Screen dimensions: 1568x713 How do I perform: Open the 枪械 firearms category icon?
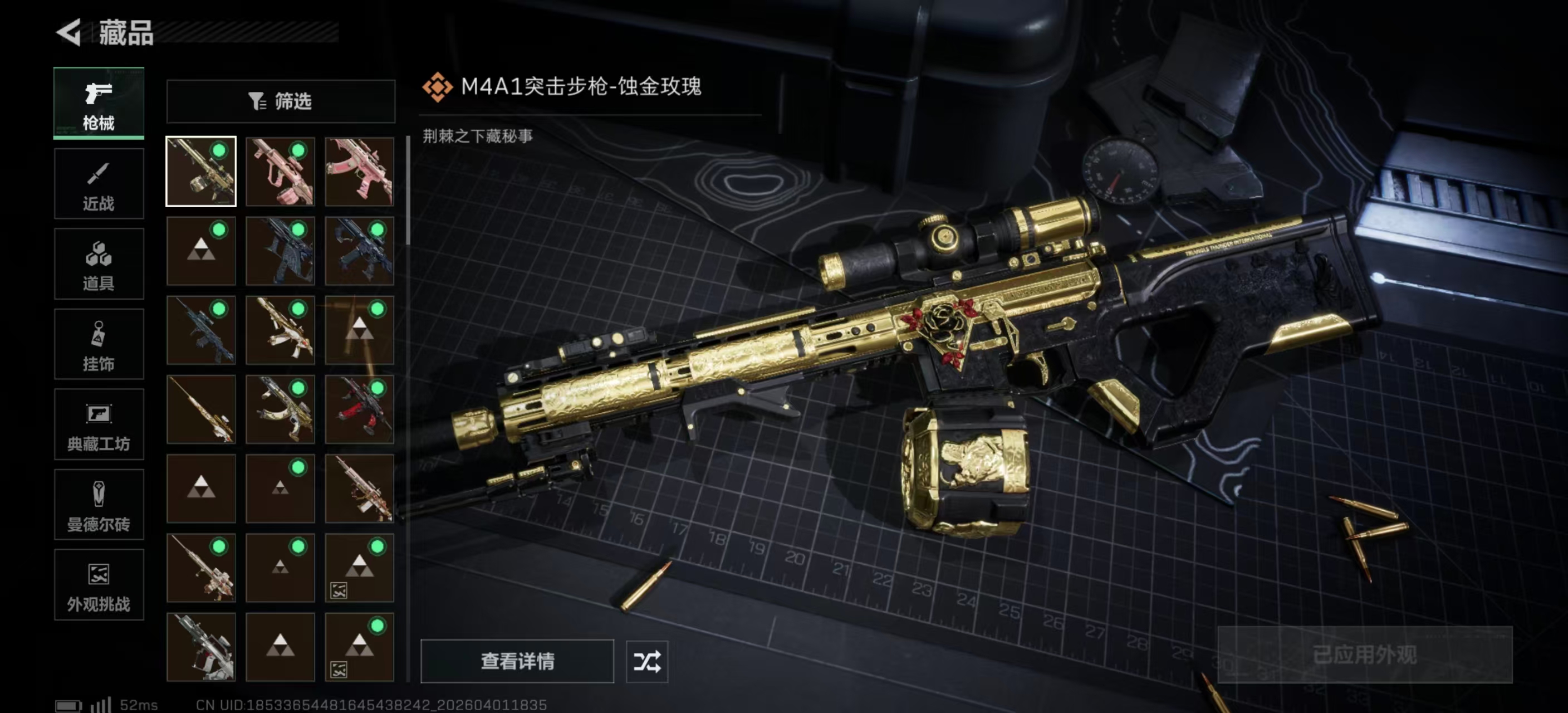(x=99, y=94)
